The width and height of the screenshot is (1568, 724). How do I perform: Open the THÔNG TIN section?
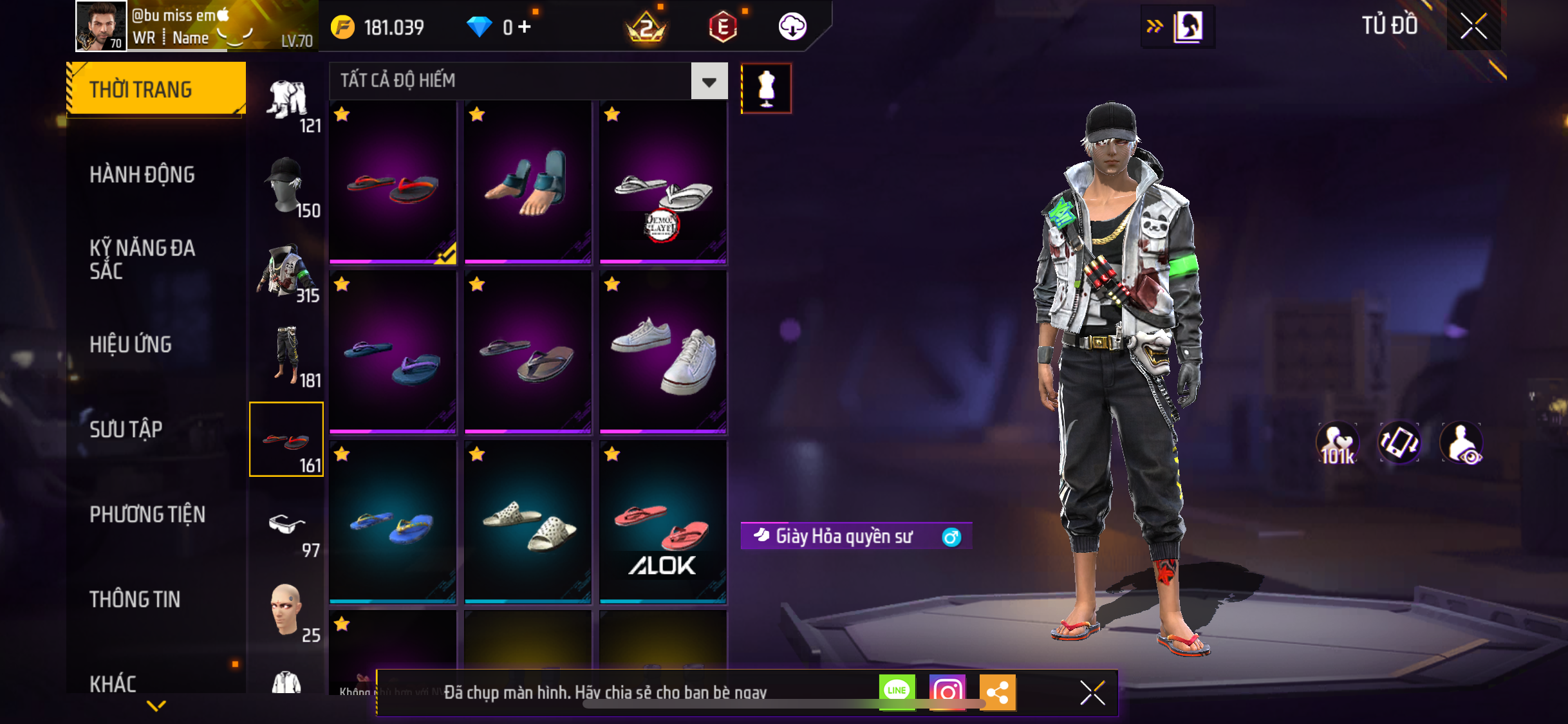135,599
